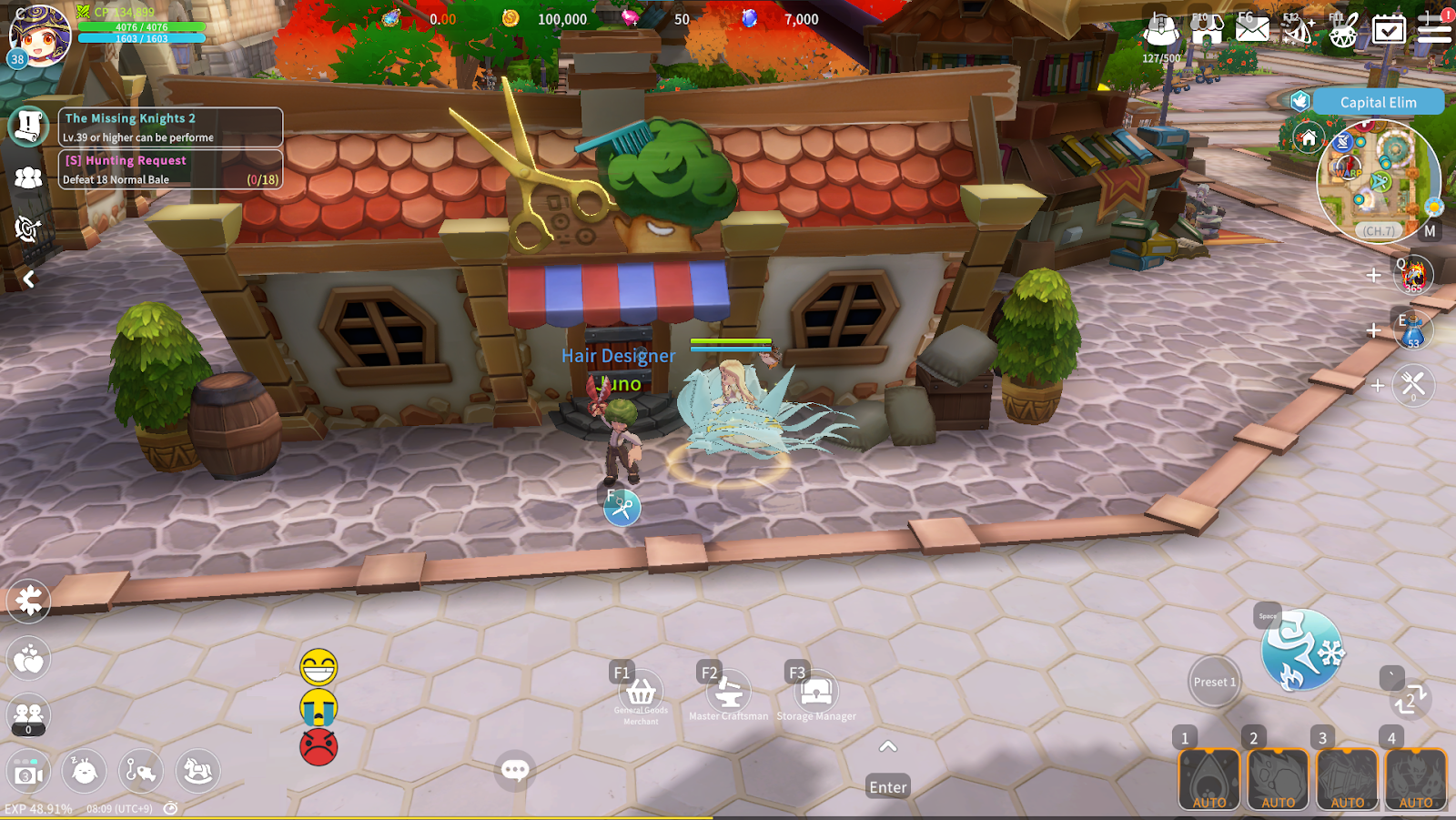Open the backpack inventory icon
The width and height of the screenshot is (1456, 820).
[1161, 29]
